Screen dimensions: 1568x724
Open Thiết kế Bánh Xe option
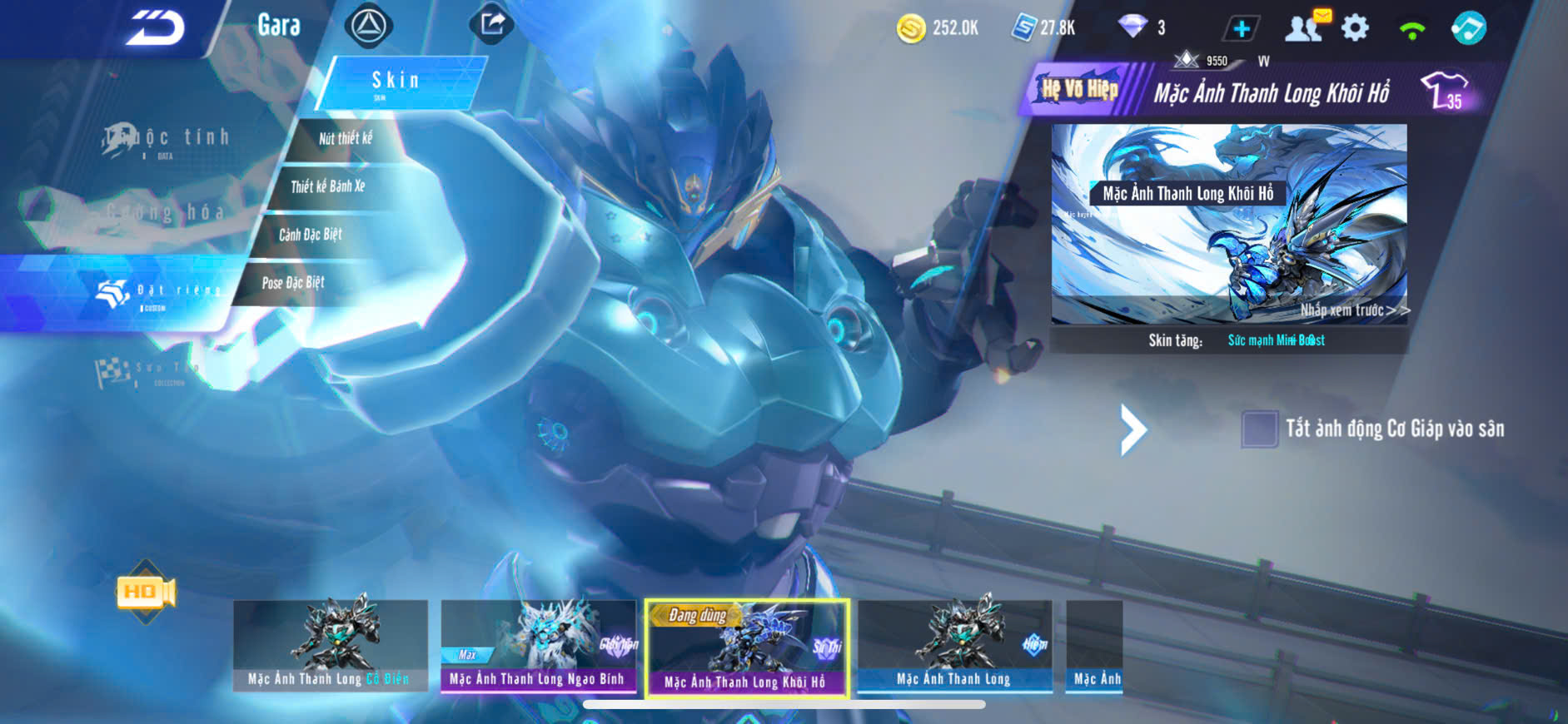pyautogui.click(x=328, y=186)
